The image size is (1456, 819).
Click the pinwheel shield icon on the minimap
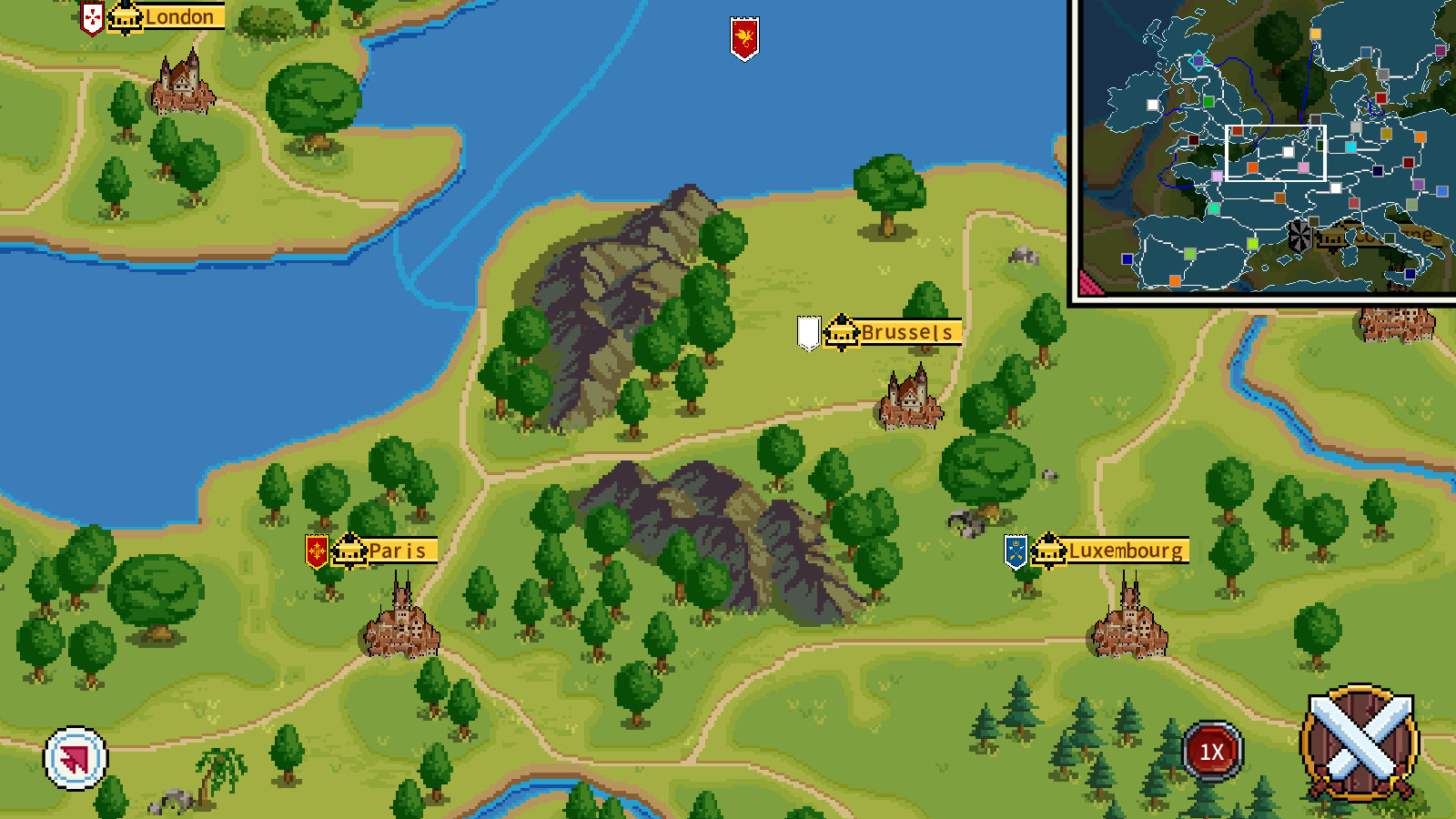click(1299, 237)
